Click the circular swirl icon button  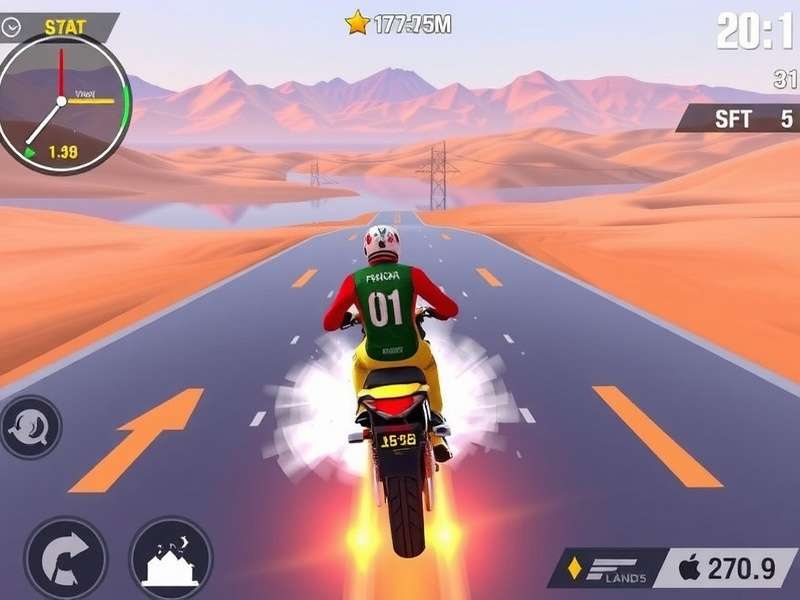[x=29, y=427]
